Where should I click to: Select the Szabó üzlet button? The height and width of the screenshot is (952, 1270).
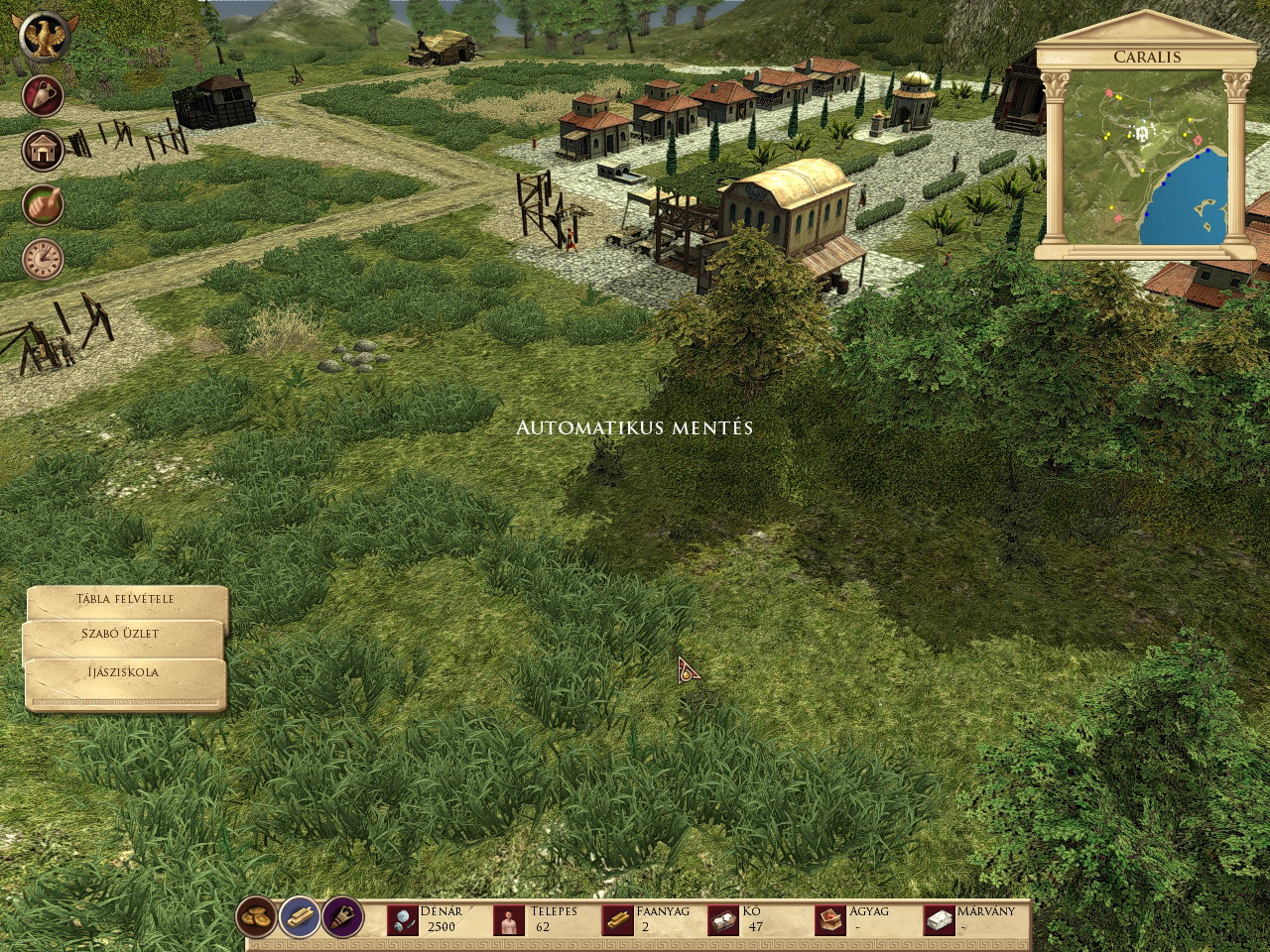point(121,635)
